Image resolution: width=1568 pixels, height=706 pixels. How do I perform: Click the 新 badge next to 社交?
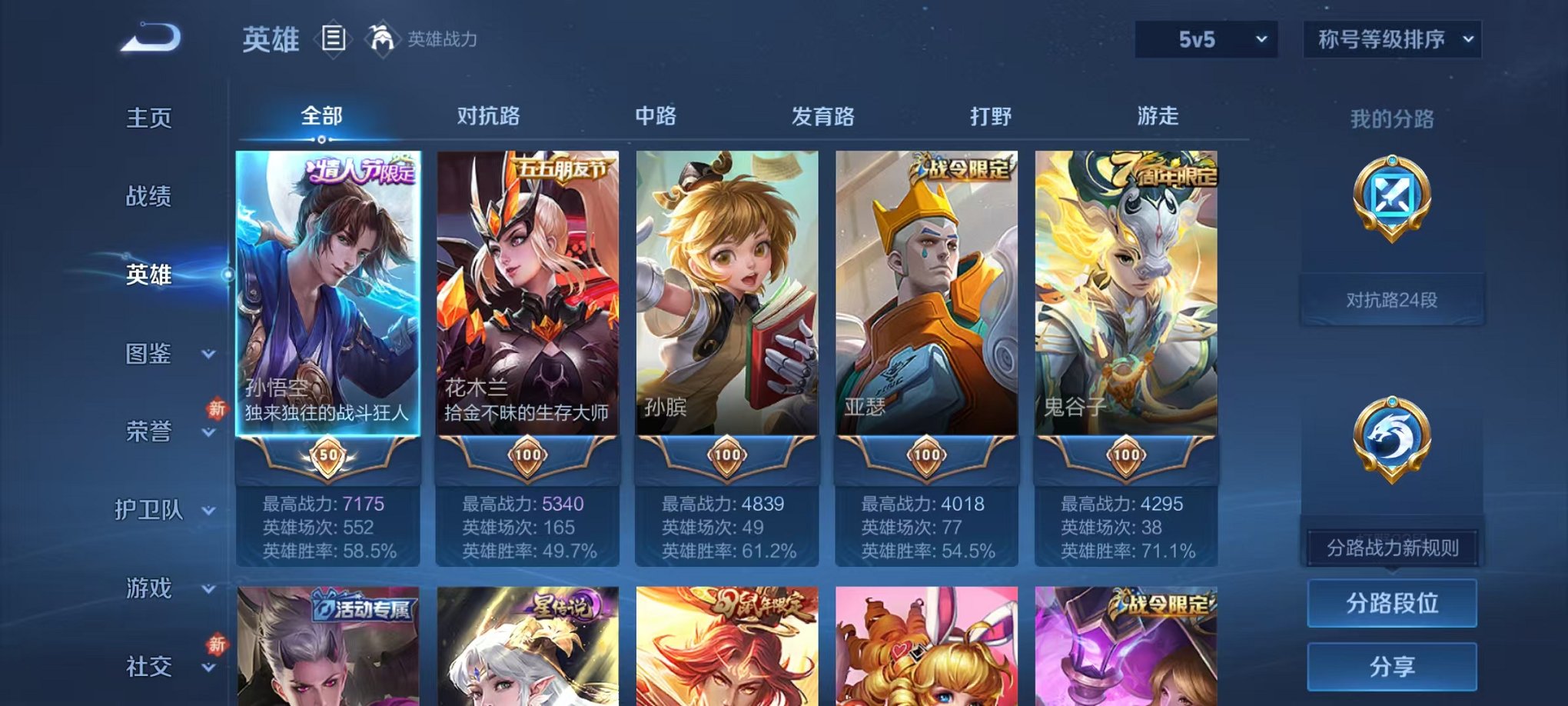coord(218,644)
